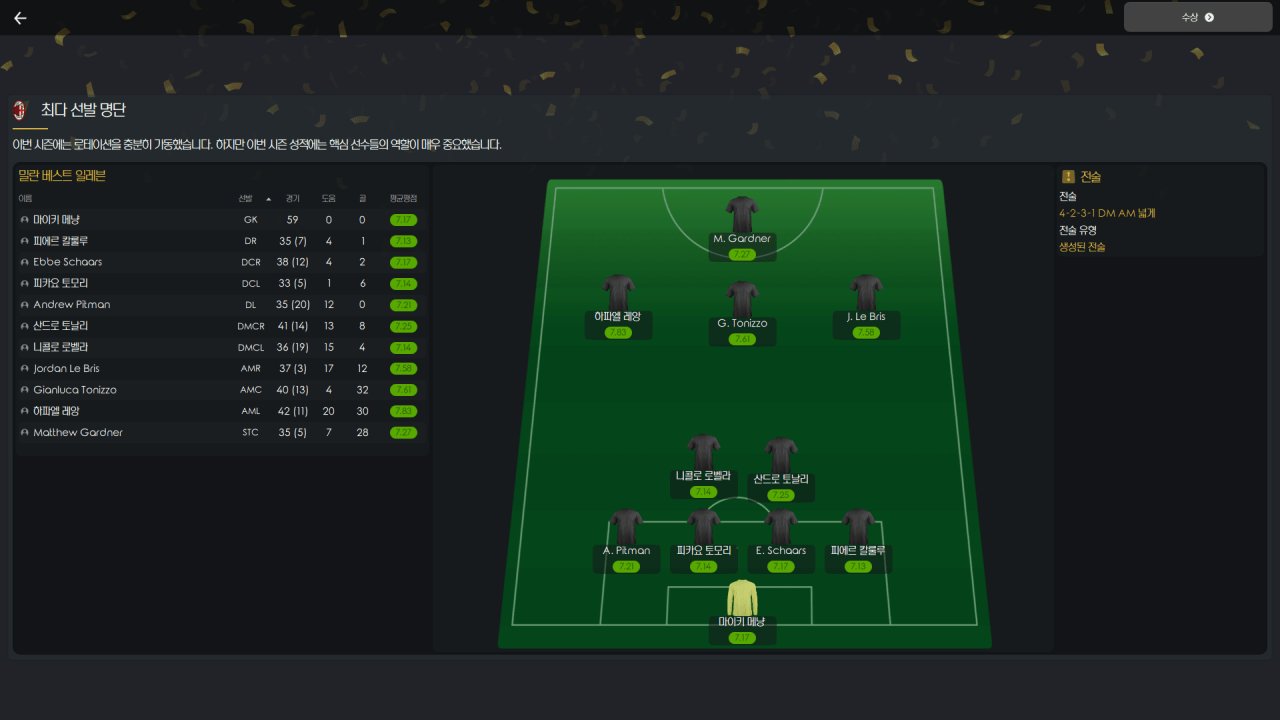This screenshot has height=720, width=1280.
Task: Open the 4-2-3-1 DM AM 넓게 tactic link
Action: pos(1107,213)
